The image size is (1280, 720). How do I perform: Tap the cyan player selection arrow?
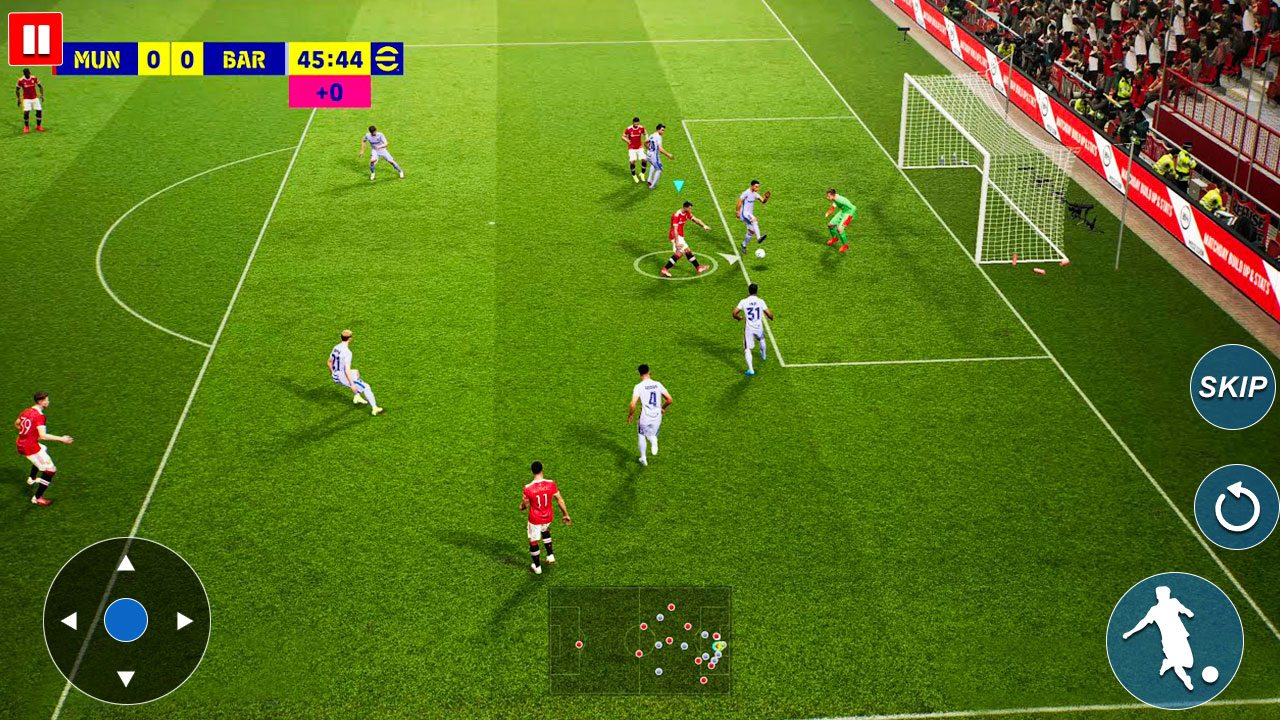click(676, 184)
